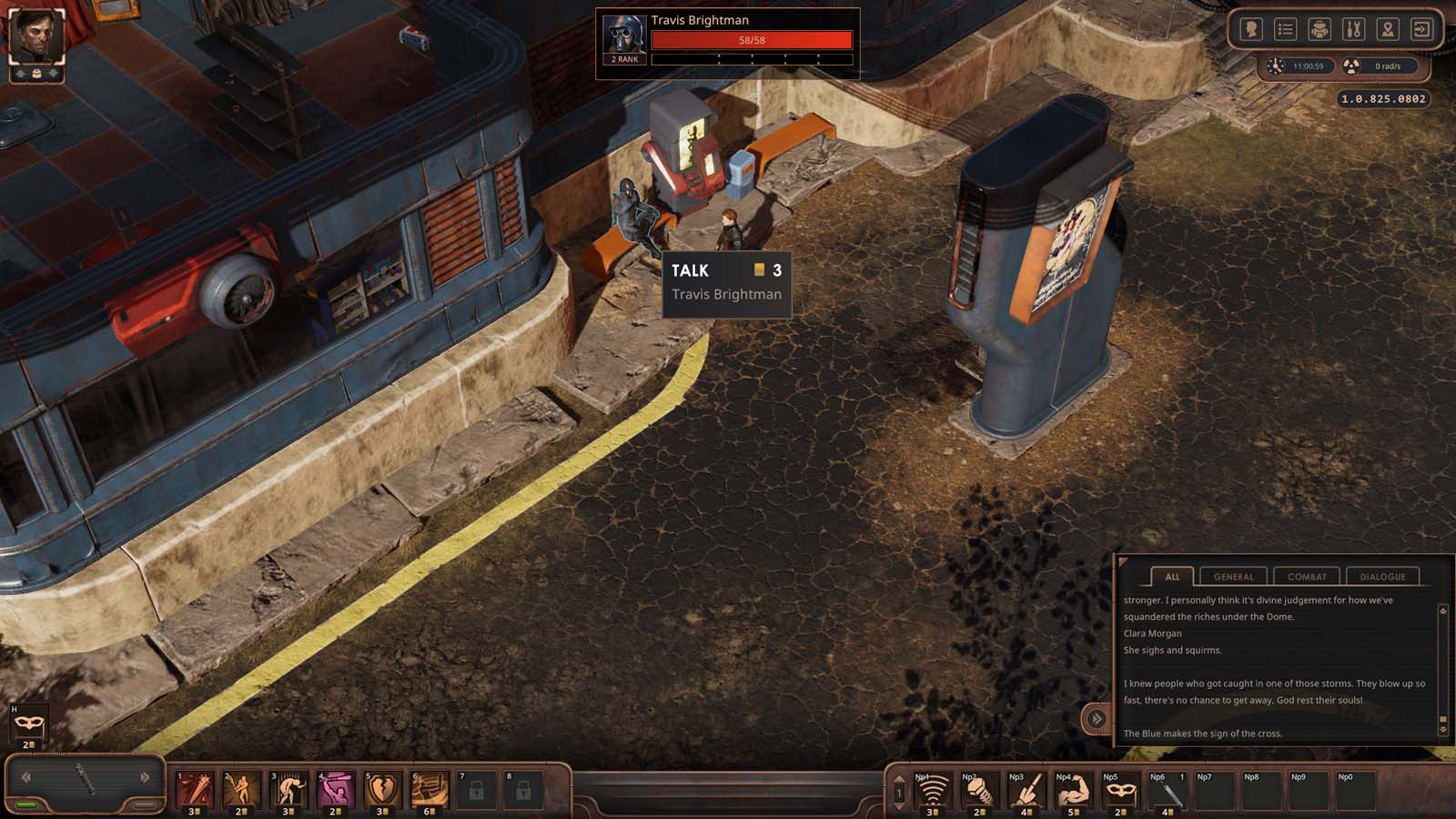Activate the broken shield skill in slot 5

click(x=379, y=790)
